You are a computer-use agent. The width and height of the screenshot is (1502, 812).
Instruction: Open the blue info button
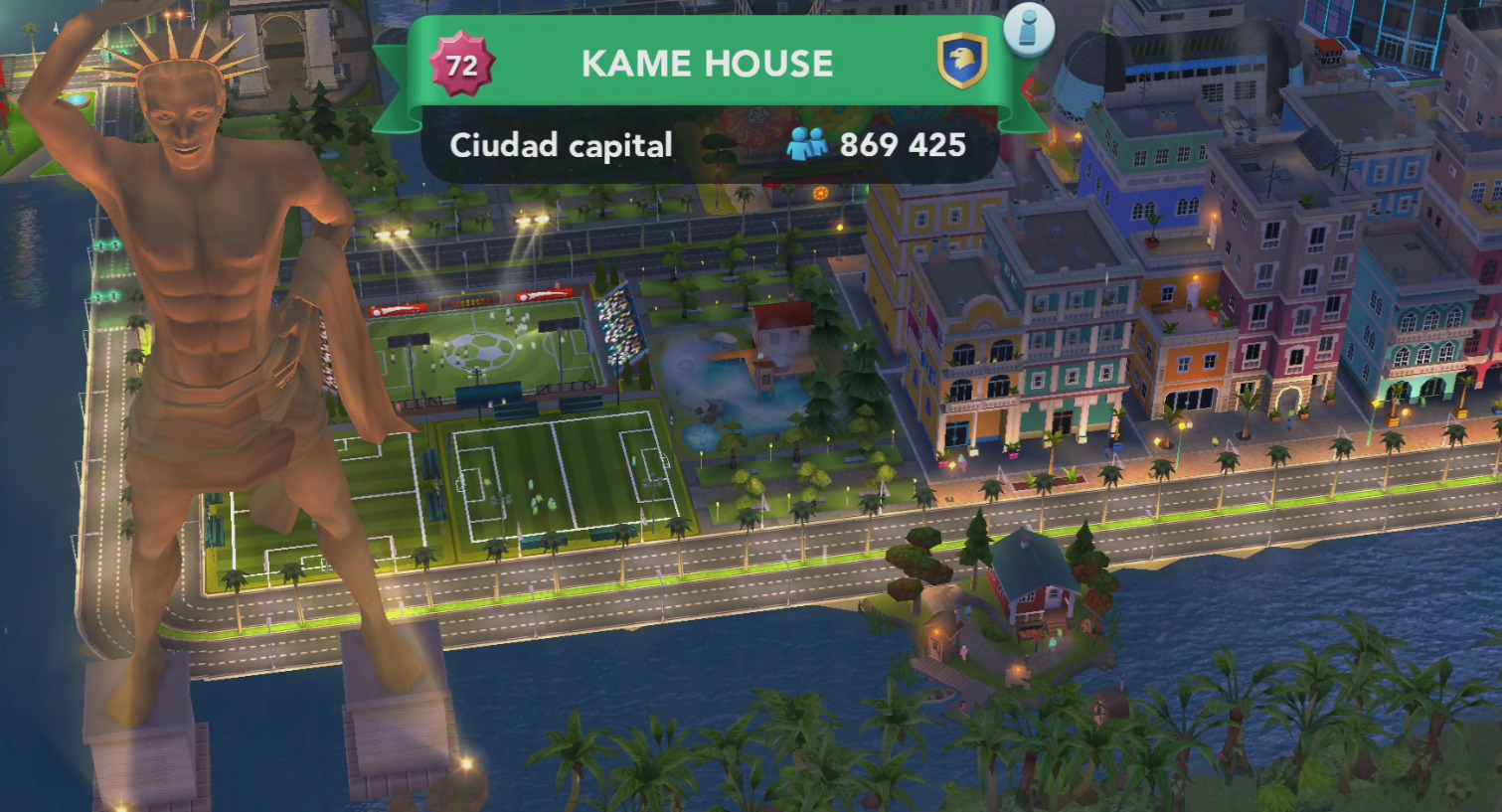coord(1028,29)
